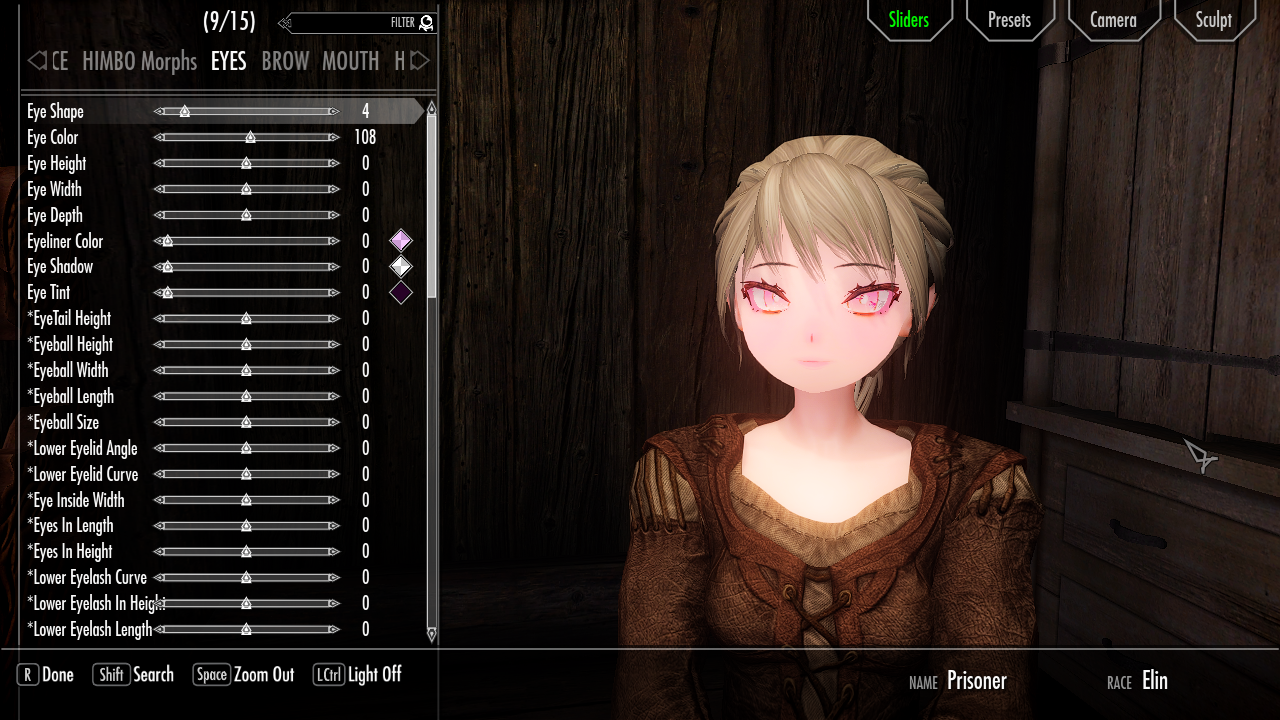This screenshot has width=1280, height=720.
Task: Open the Eyeliner Color diamond swatch
Action: [401, 240]
